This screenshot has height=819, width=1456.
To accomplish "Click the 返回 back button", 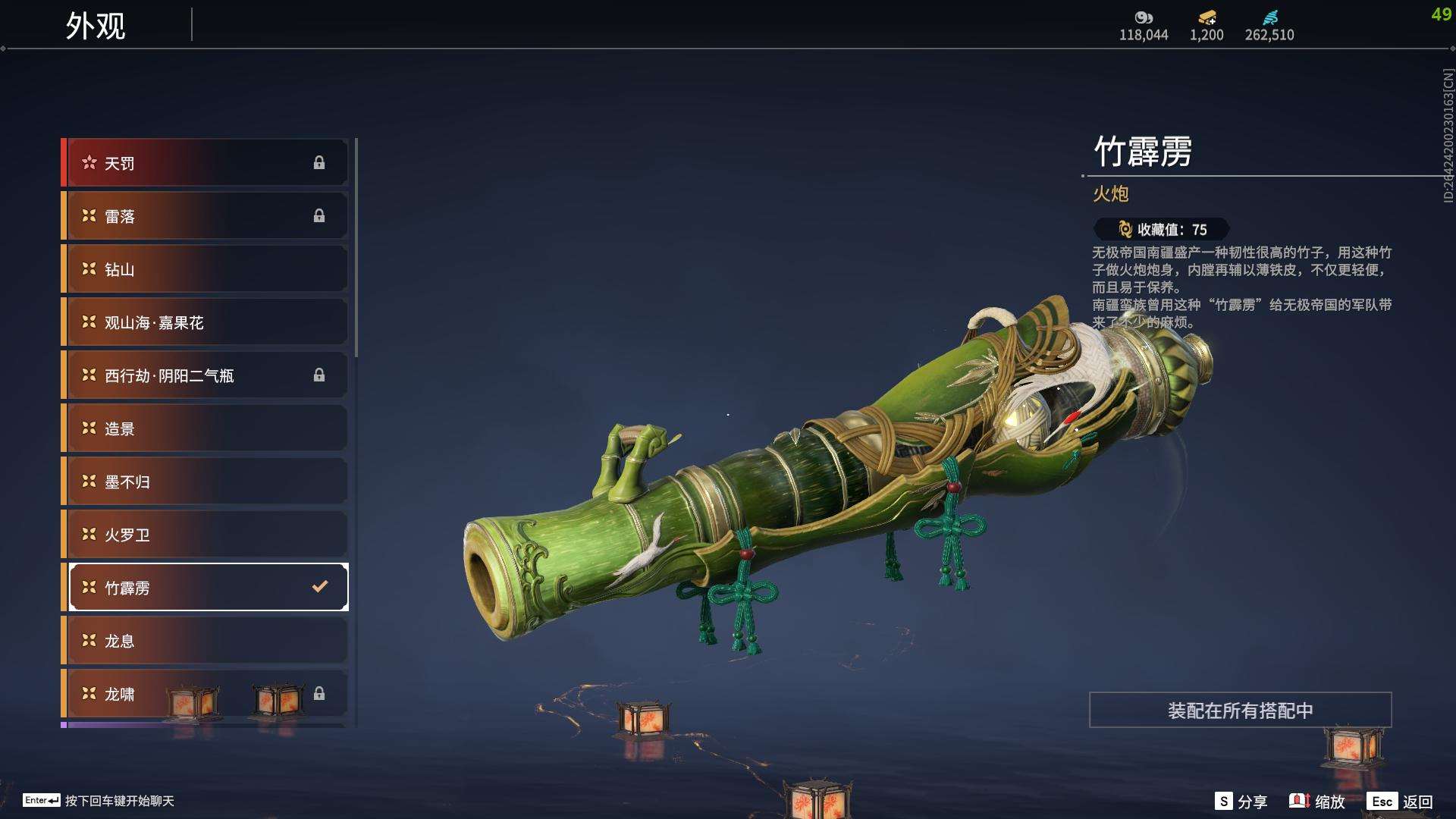I will coord(1401,802).
